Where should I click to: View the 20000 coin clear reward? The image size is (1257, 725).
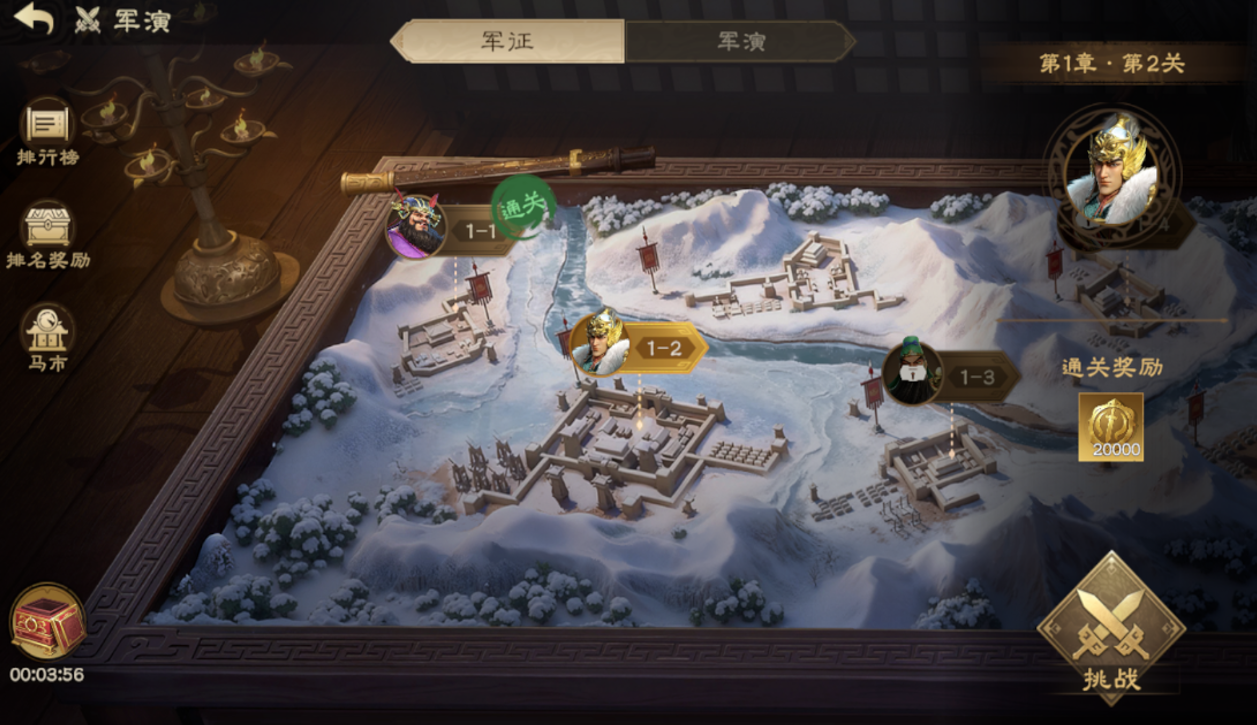1111,427
